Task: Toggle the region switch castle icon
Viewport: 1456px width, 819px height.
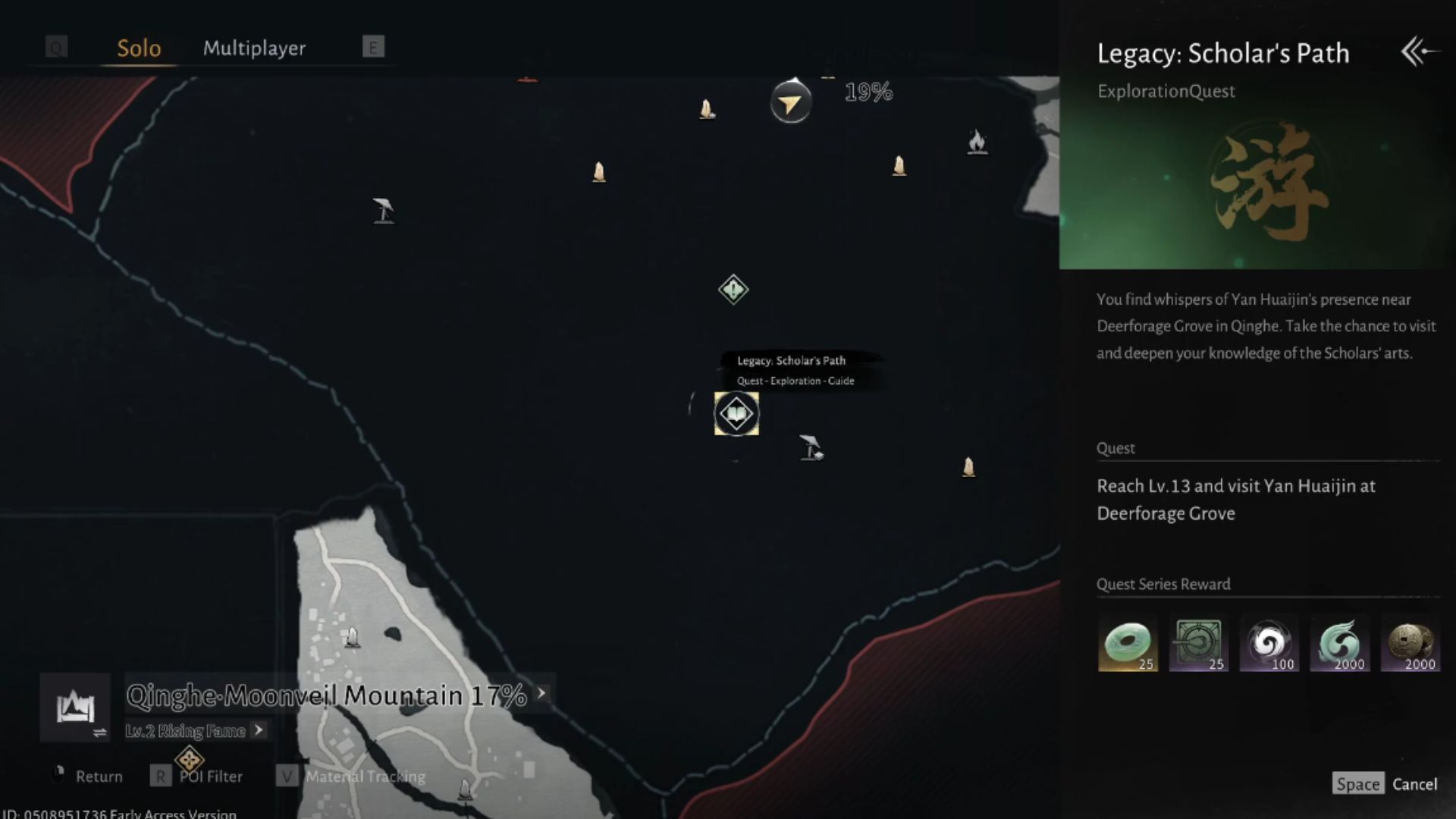Action: coord(76,708)
